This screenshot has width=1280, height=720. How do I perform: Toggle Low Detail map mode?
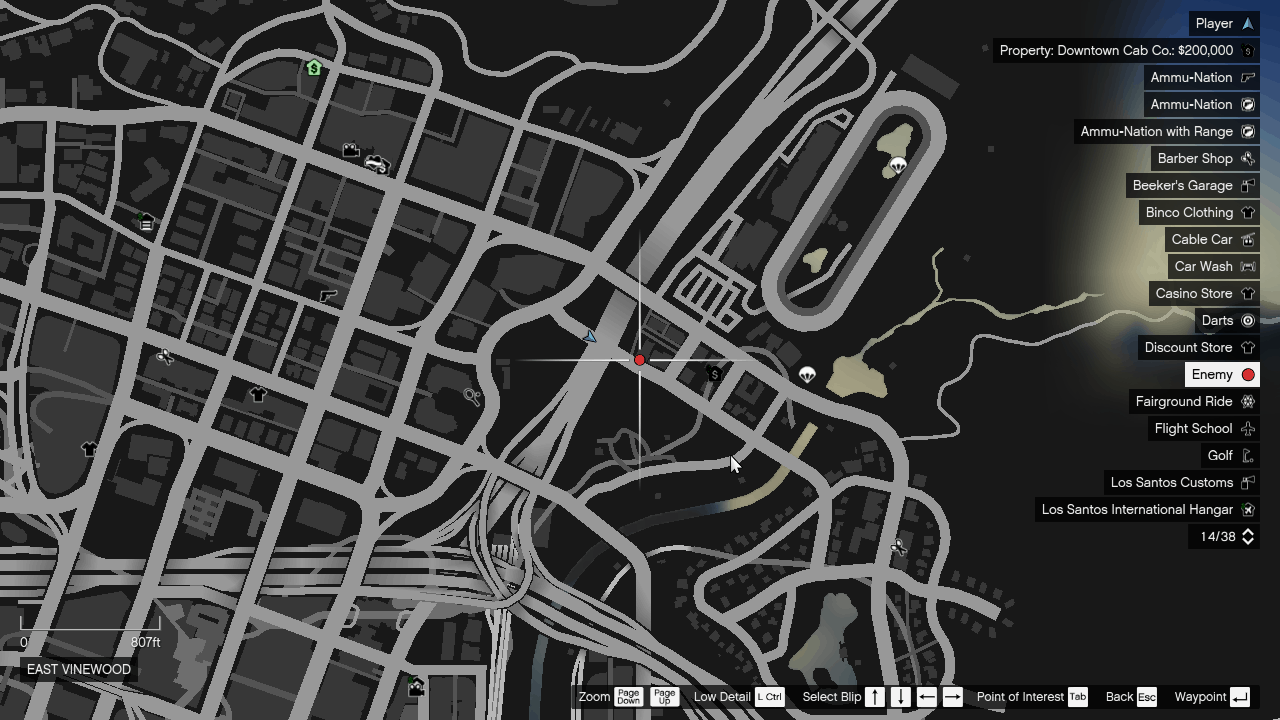[769, 697]
